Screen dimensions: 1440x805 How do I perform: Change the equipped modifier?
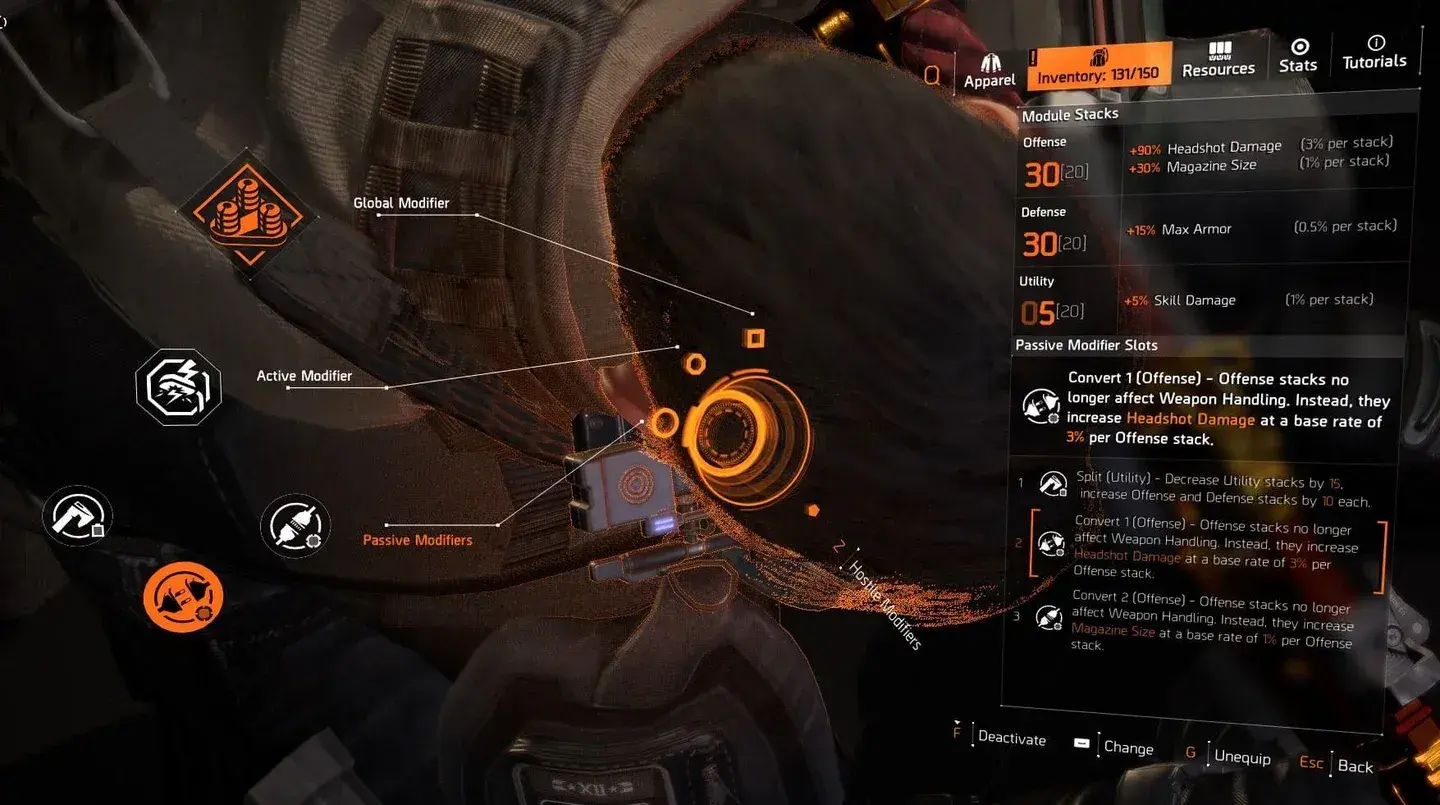(1127, 747)
